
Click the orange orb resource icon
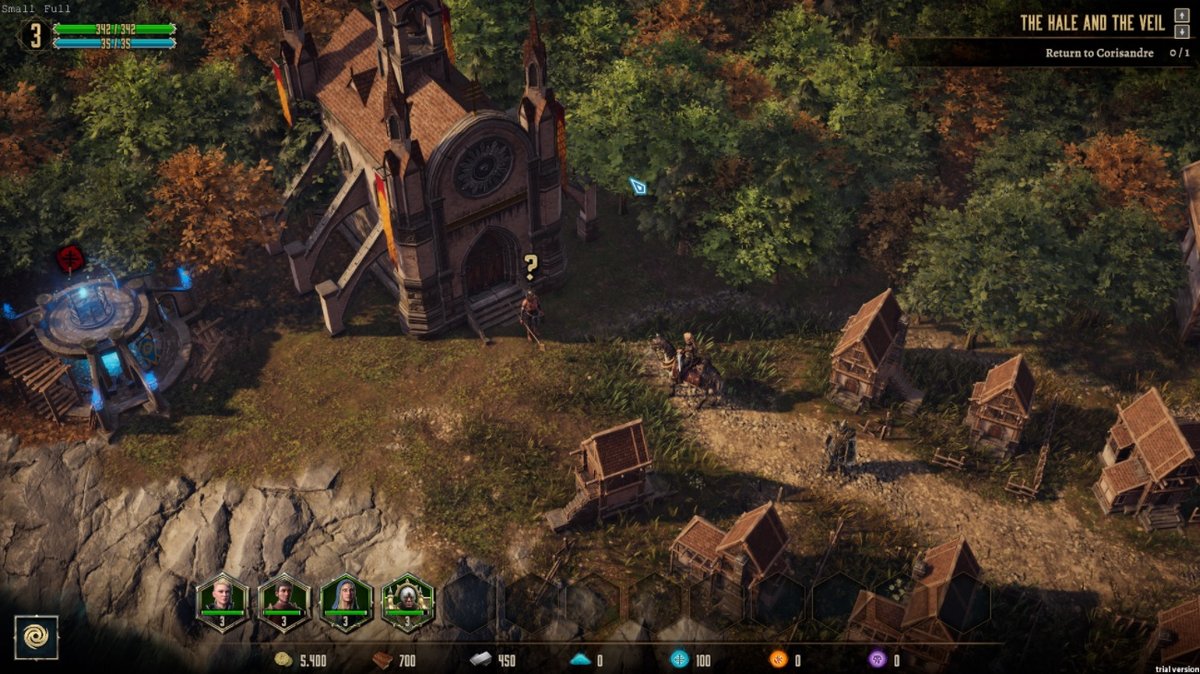coord(777,660)
